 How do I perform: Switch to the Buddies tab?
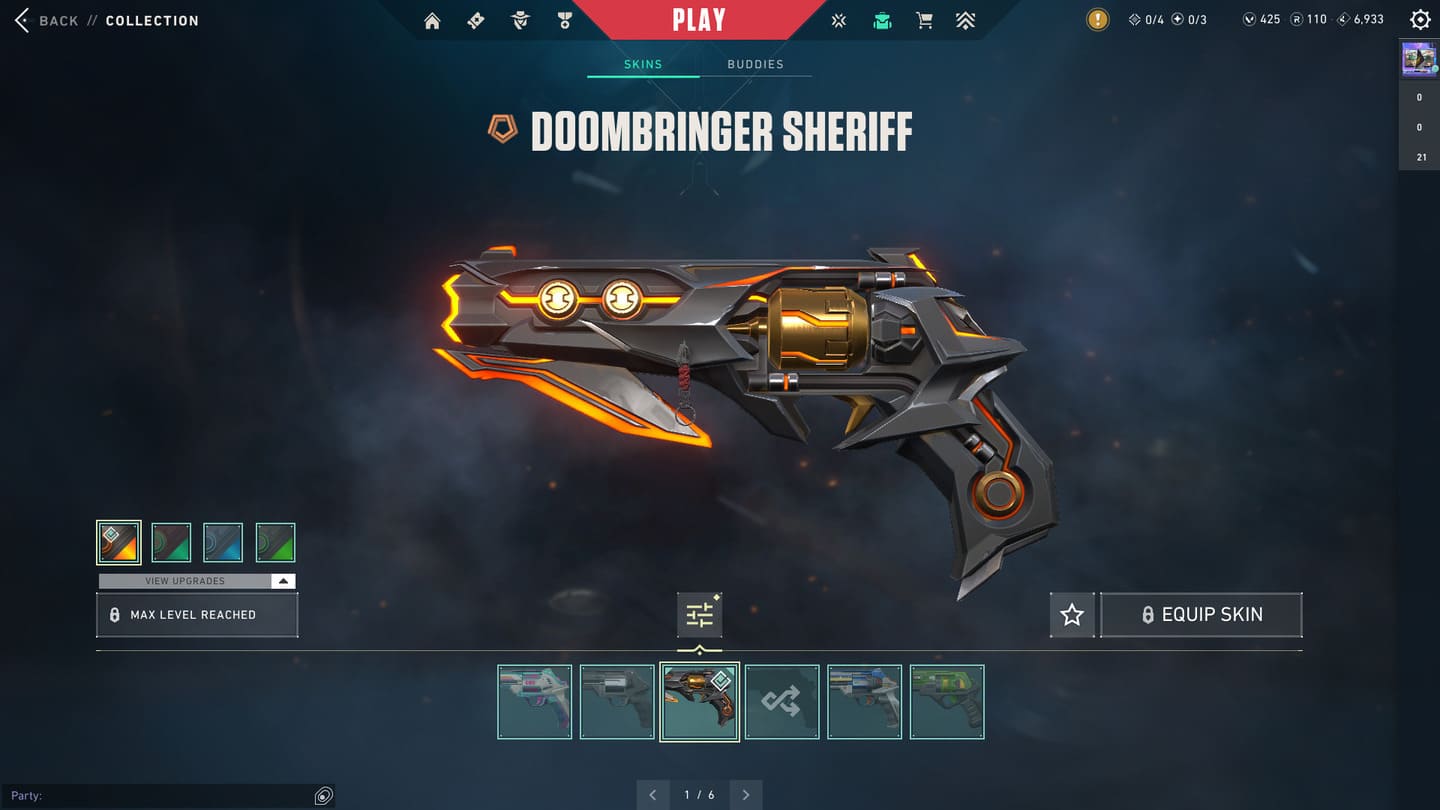click(x=755, y=64)
